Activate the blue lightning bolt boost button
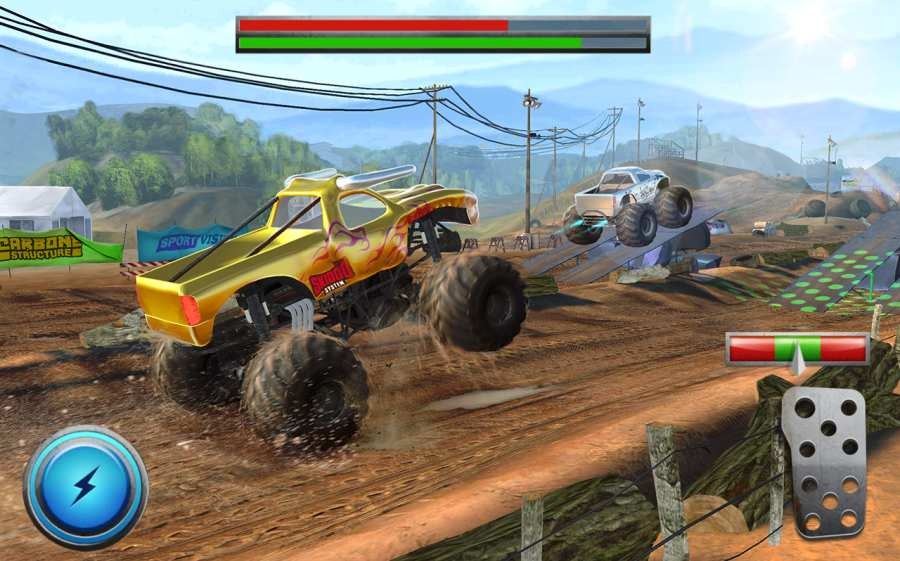Screen dimensions: 900x561 [85, 487]
